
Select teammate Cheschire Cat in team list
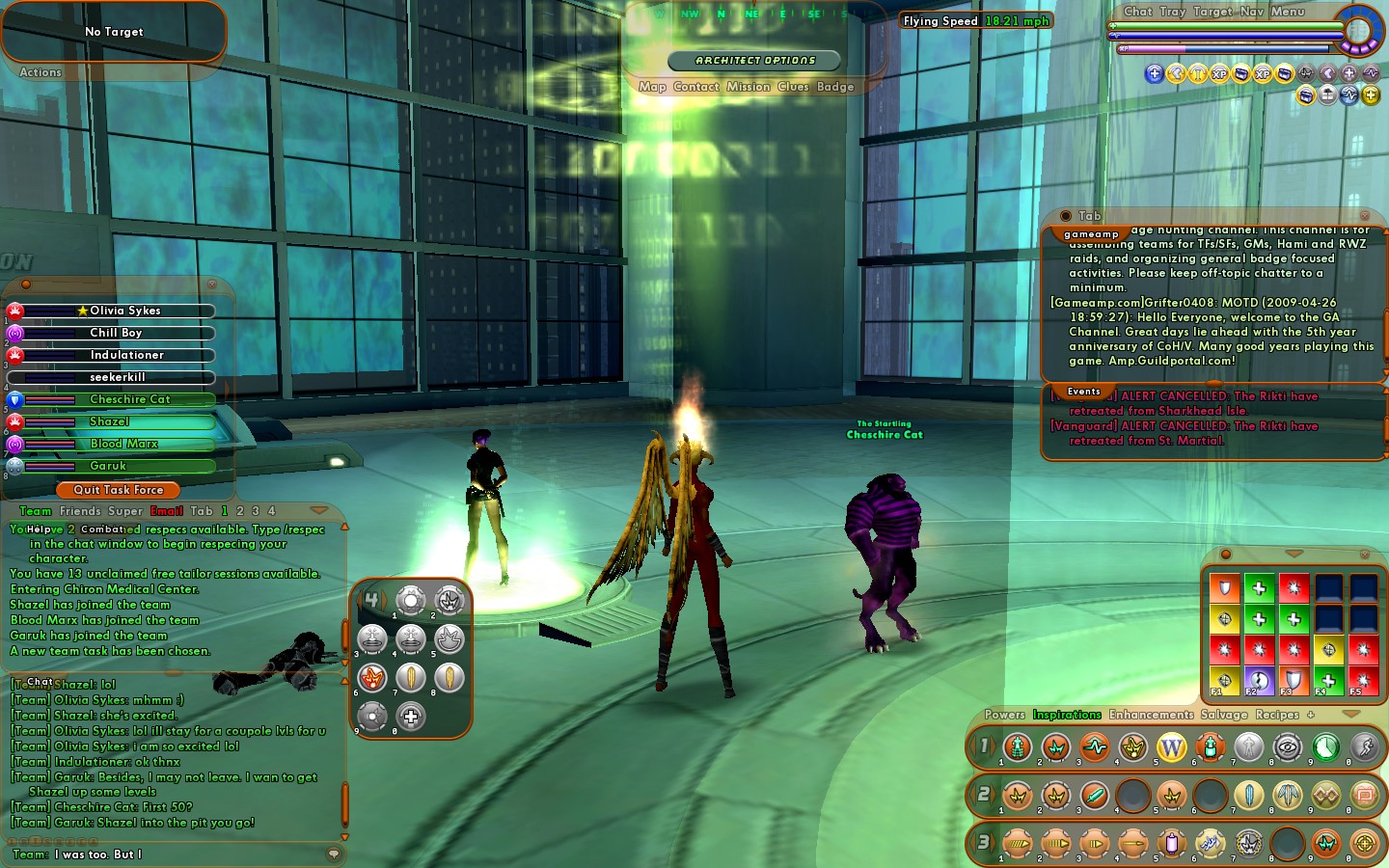[129, 399]
